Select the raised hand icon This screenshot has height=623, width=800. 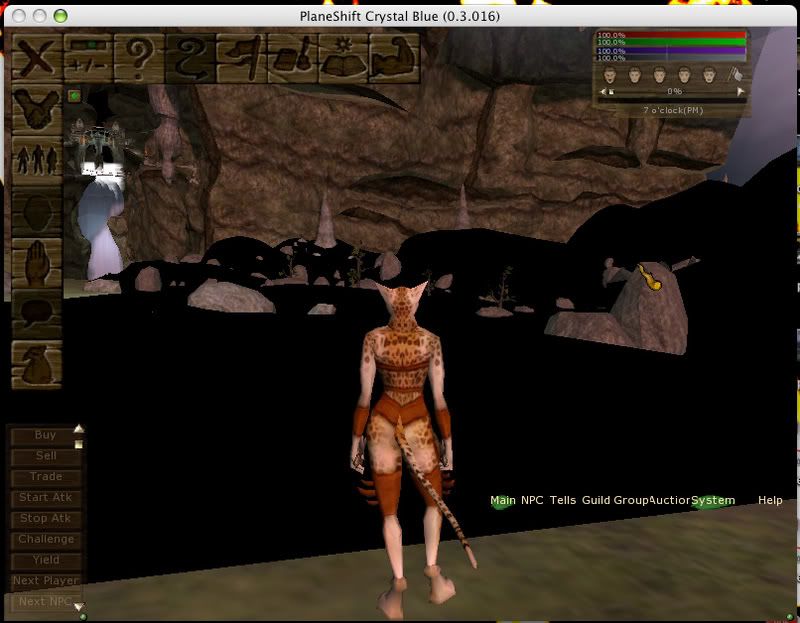[37, 262]
